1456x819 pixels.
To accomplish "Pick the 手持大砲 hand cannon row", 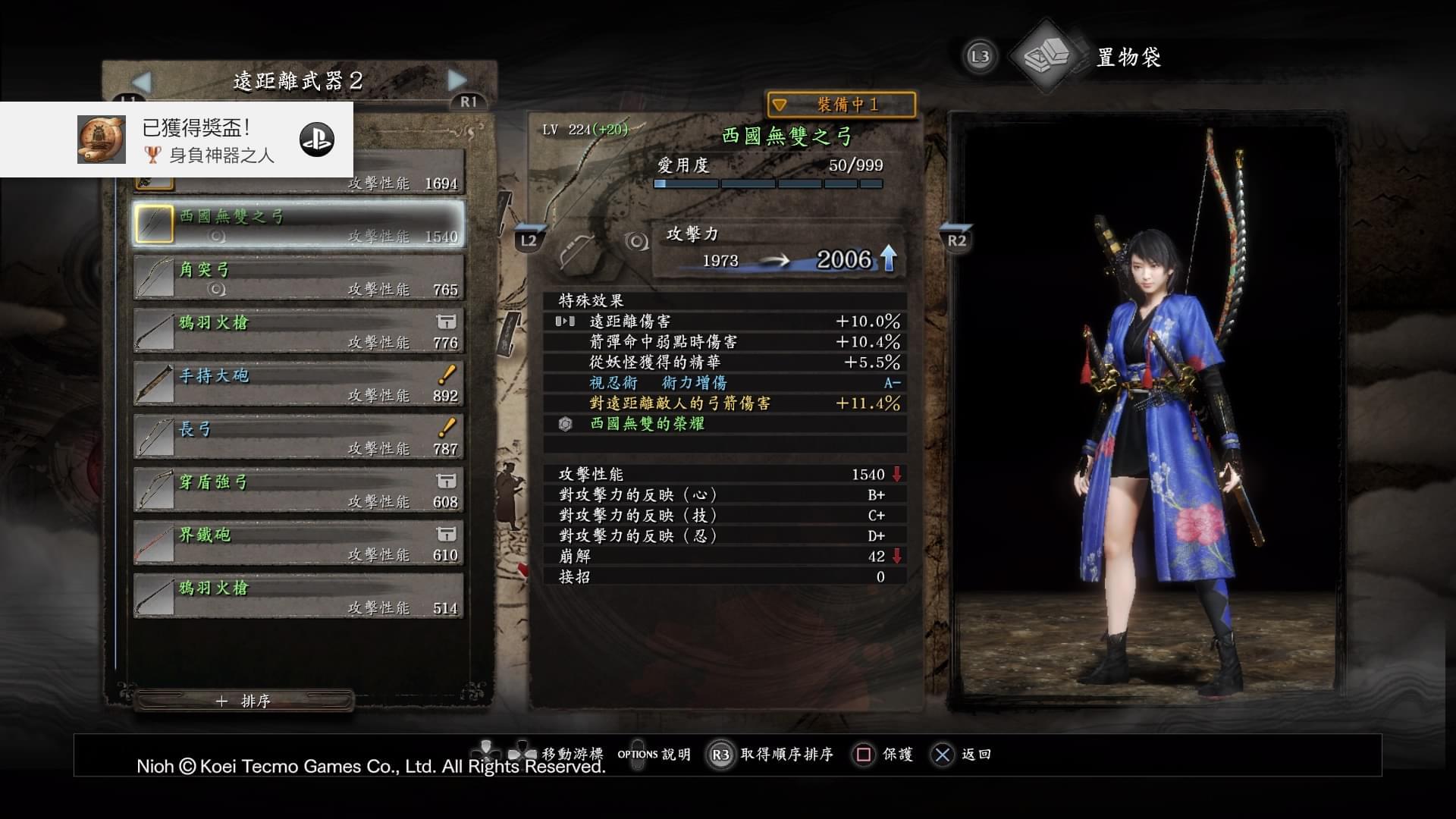I will [x=299, y=384].
